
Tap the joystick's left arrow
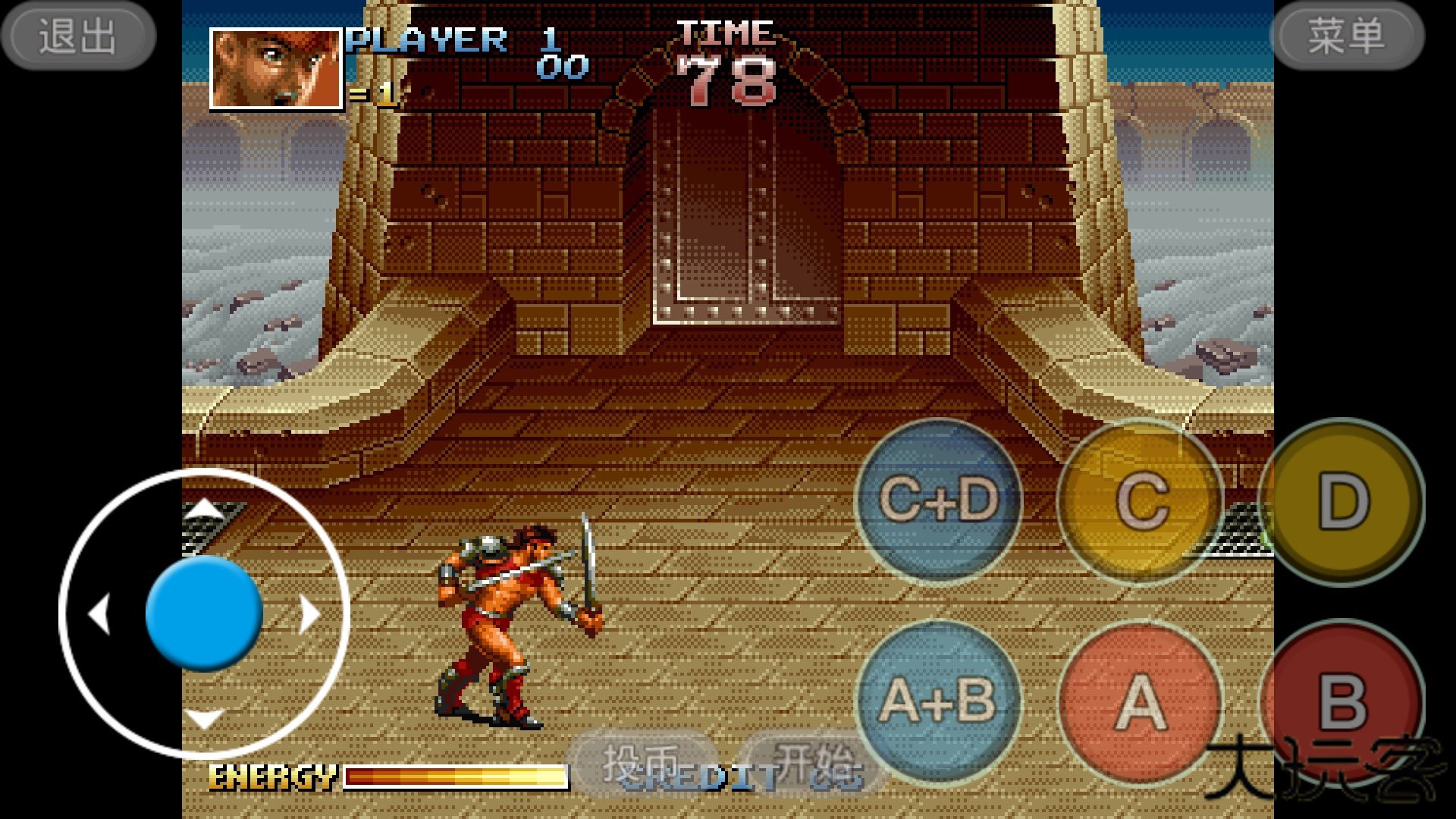99,613
